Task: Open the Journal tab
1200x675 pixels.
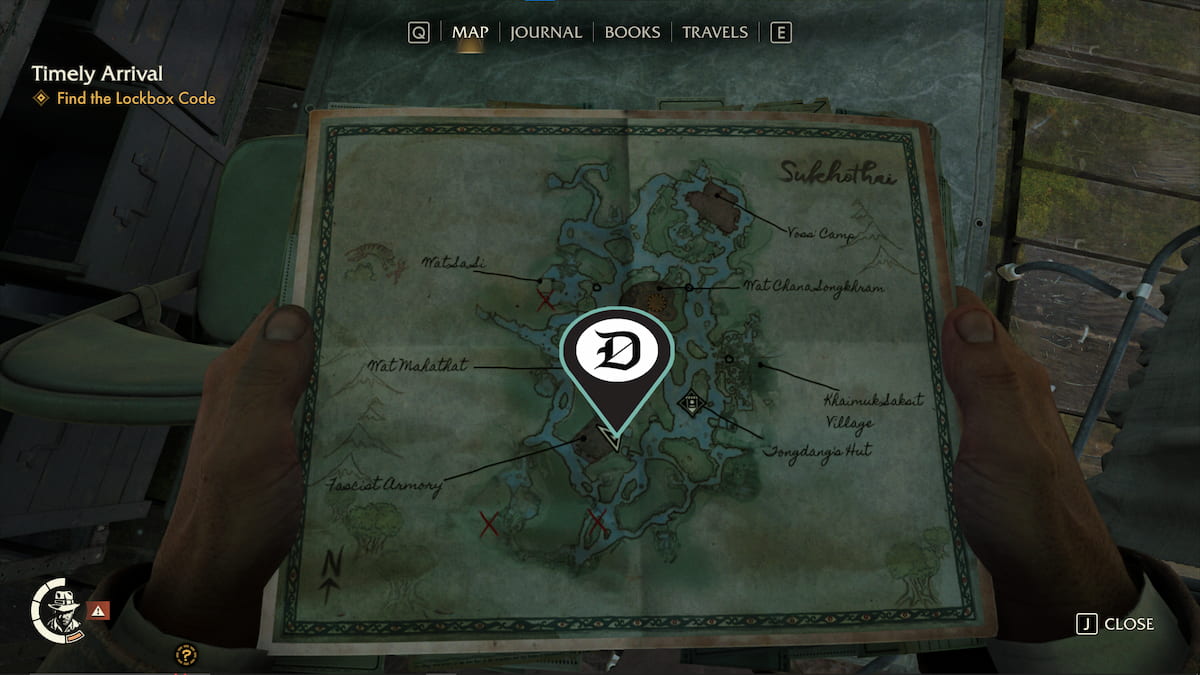Action: click(x=545, y=32)
